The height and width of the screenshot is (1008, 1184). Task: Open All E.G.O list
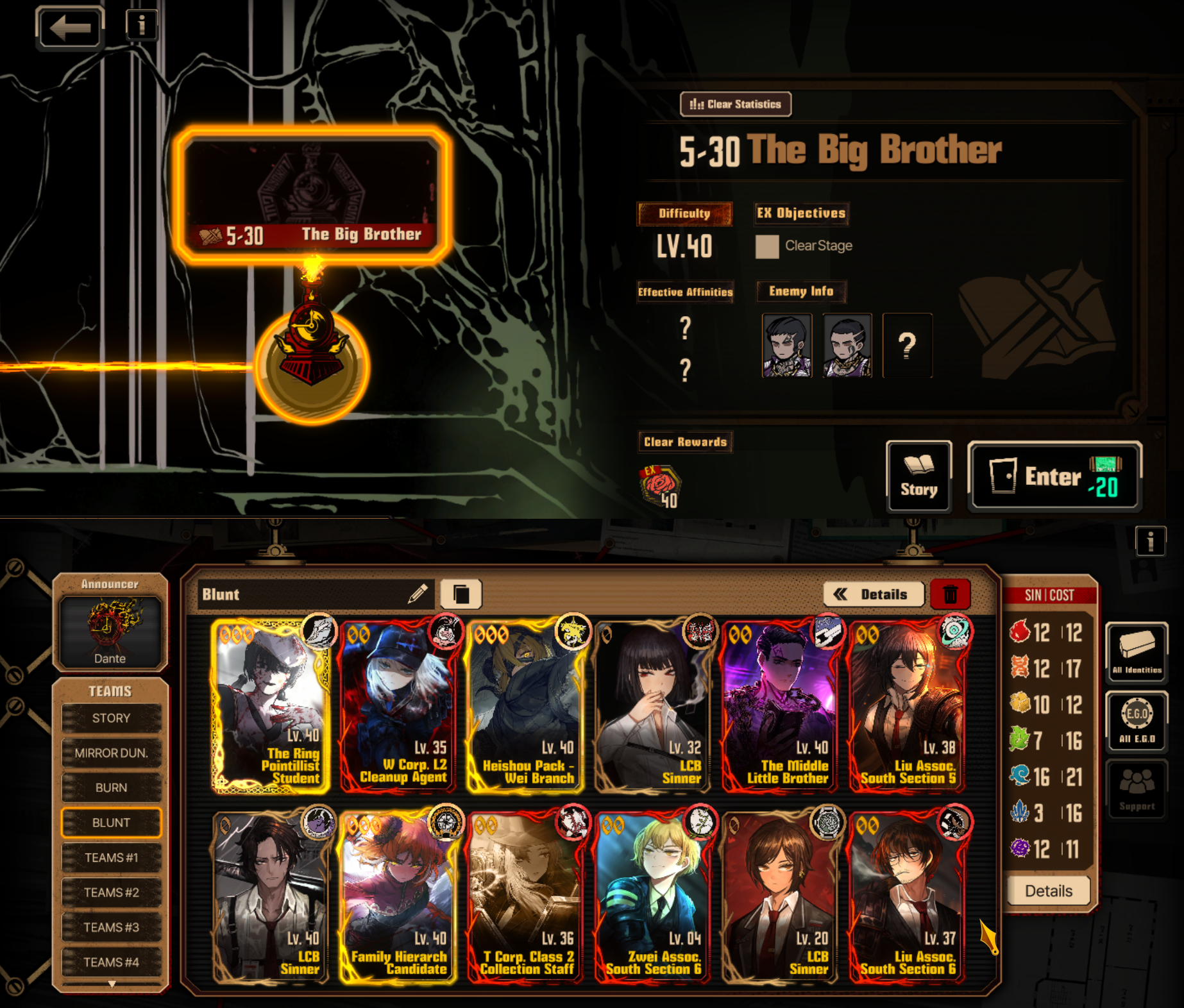pos(1137,721)
